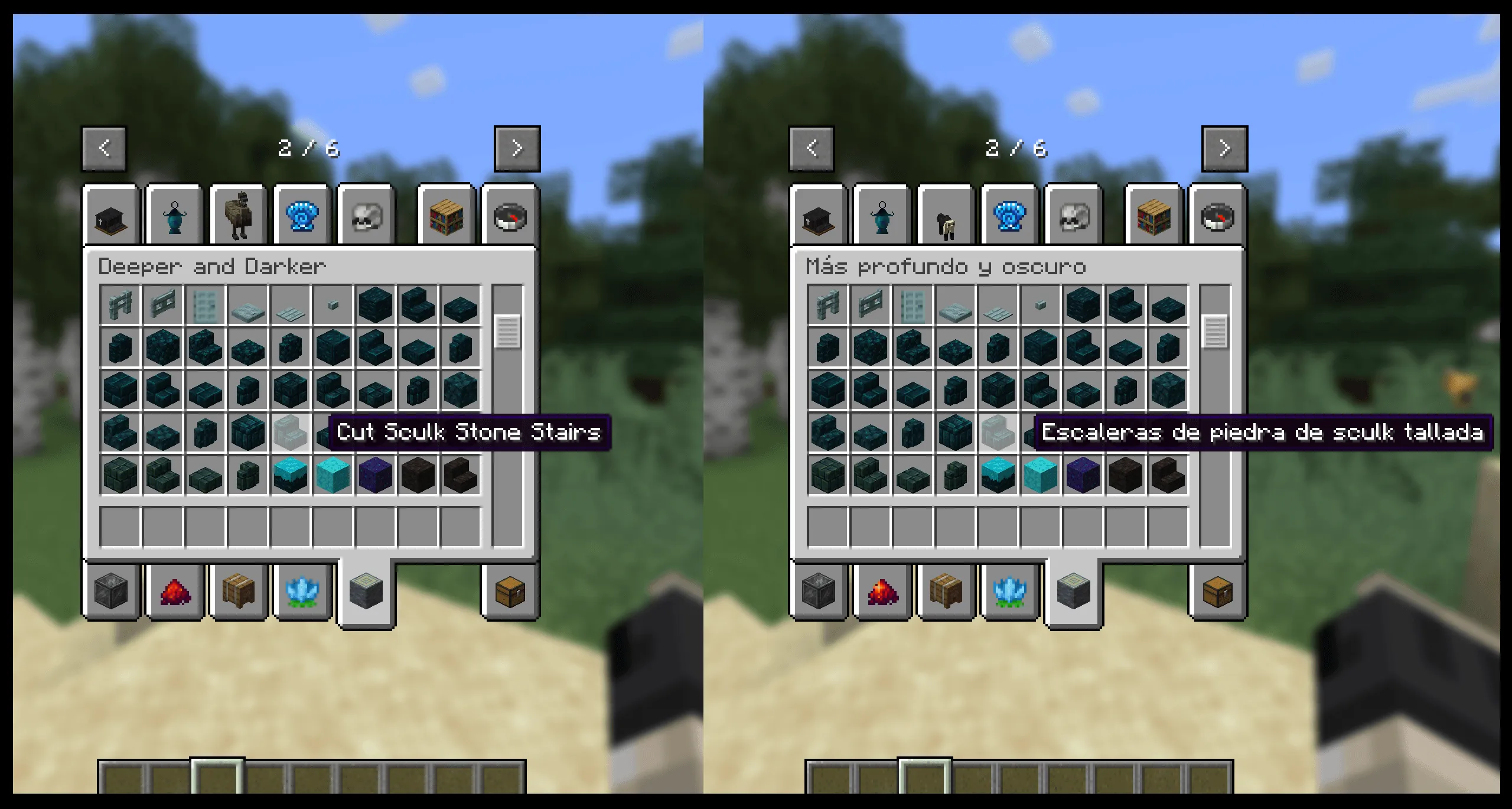Open the blue sculk heart tab
Screen dimensions: 1512x809
point(302,216)
